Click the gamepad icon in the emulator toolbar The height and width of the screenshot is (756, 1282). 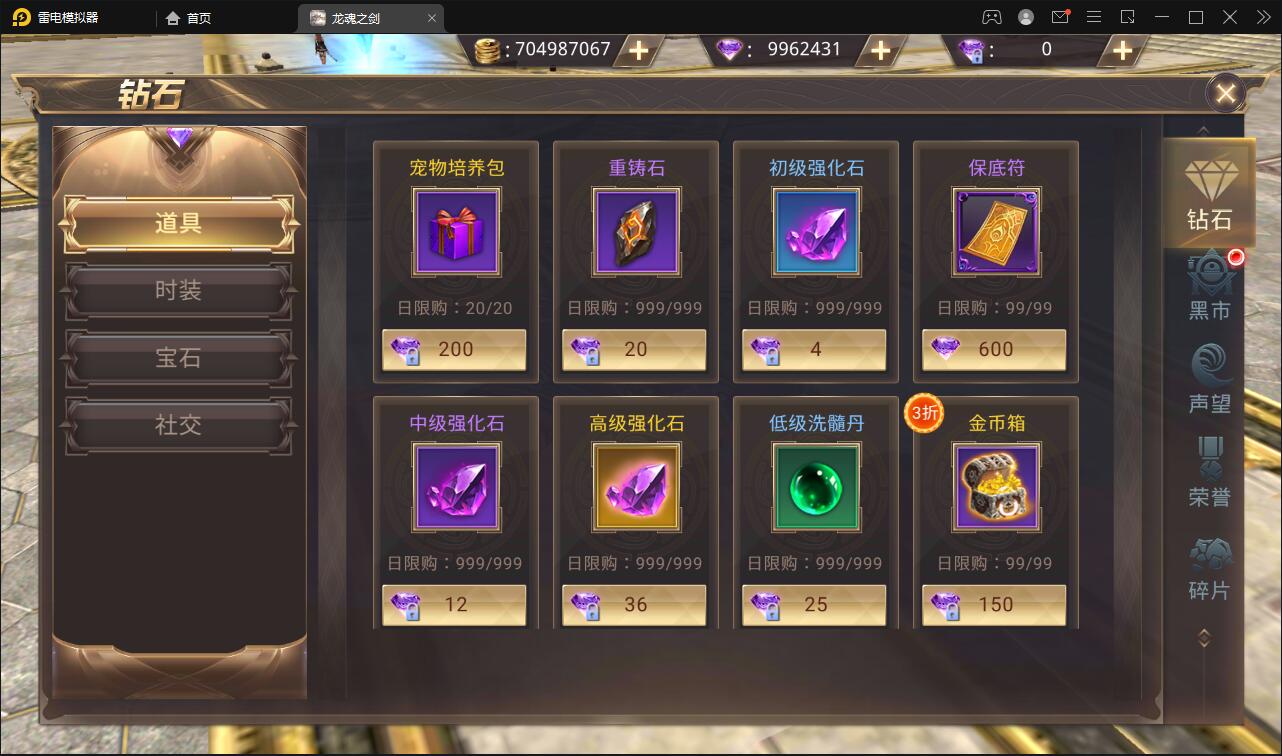tap(992, 16)
